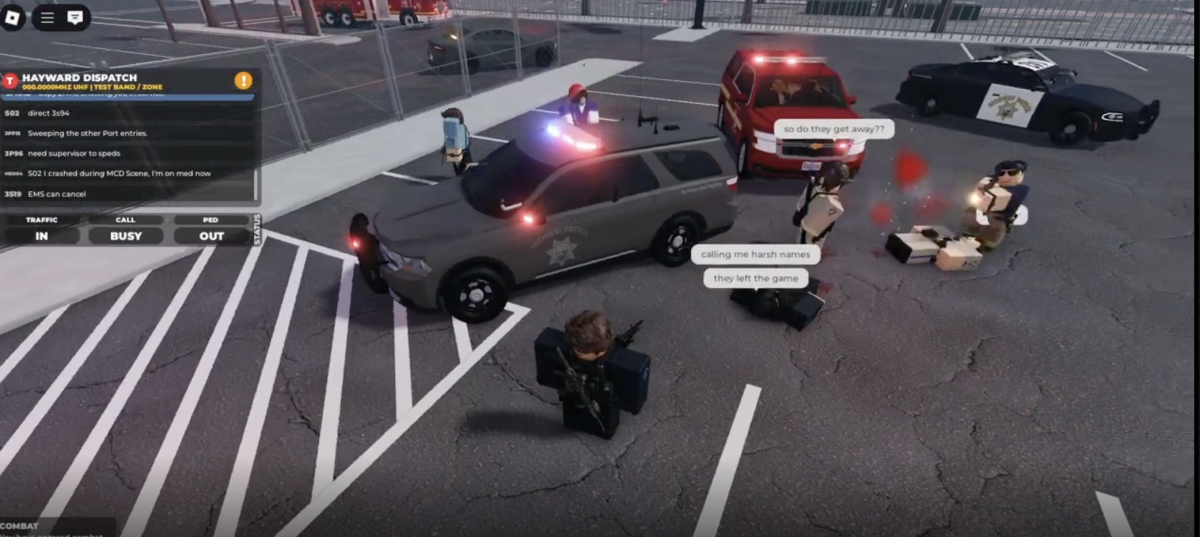Screen dimensions: 1200x537
Task: Set status with the Traffic button
Action: pyautogui.click(x=42, y=219)
